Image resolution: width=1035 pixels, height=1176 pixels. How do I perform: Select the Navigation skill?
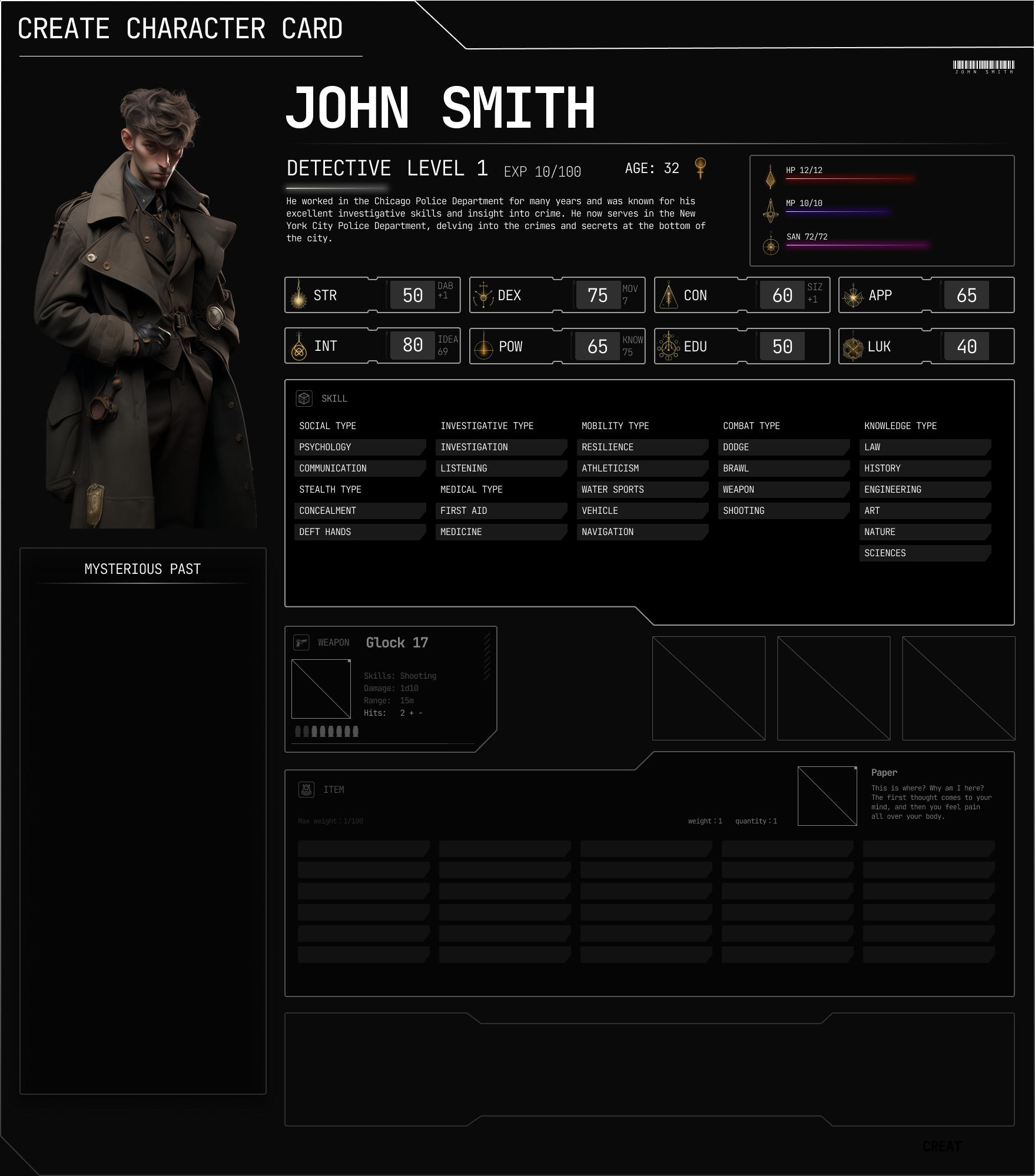click(x=642, y=532)
